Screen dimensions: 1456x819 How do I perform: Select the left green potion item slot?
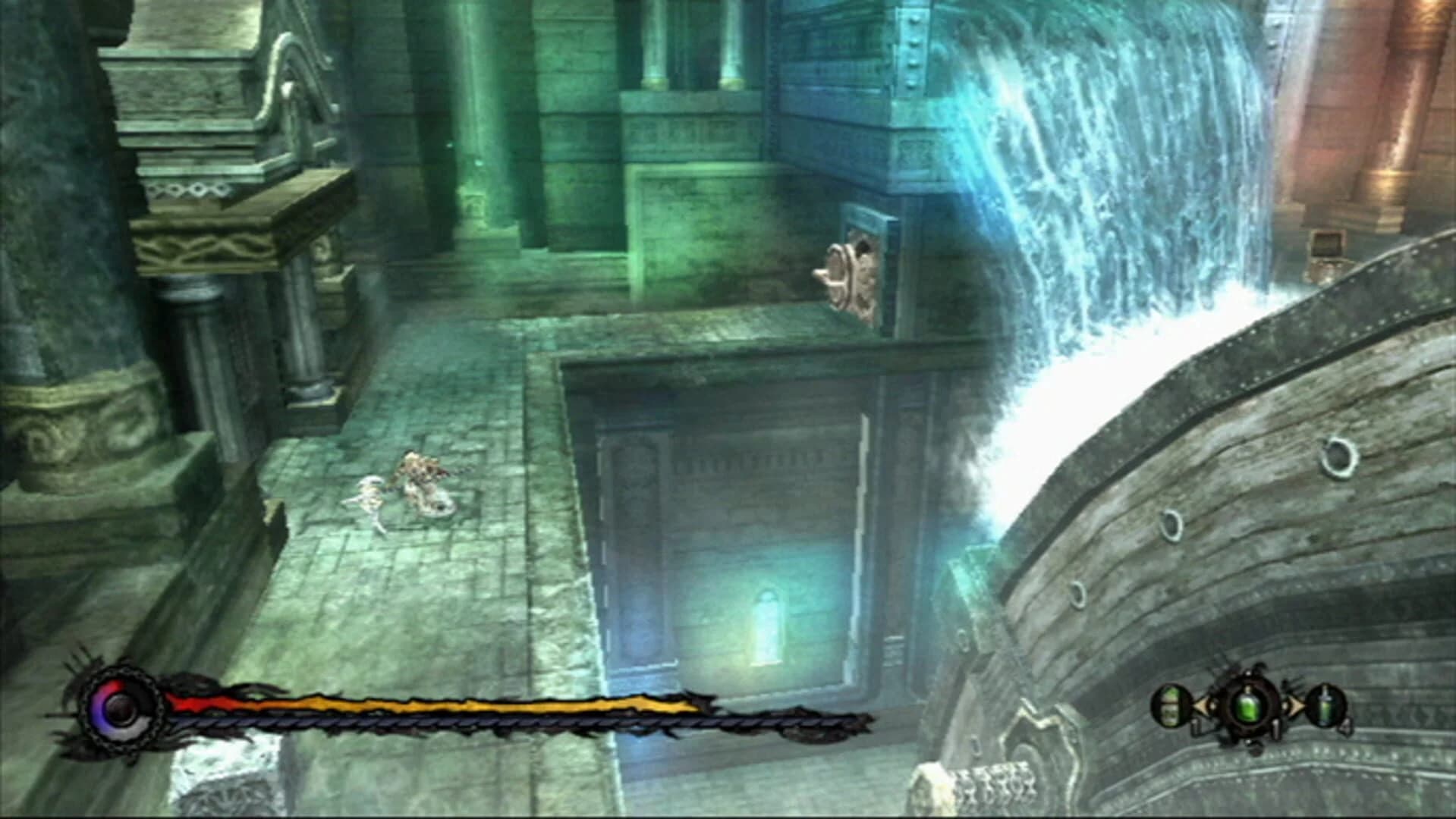[x=1171, y=706]
